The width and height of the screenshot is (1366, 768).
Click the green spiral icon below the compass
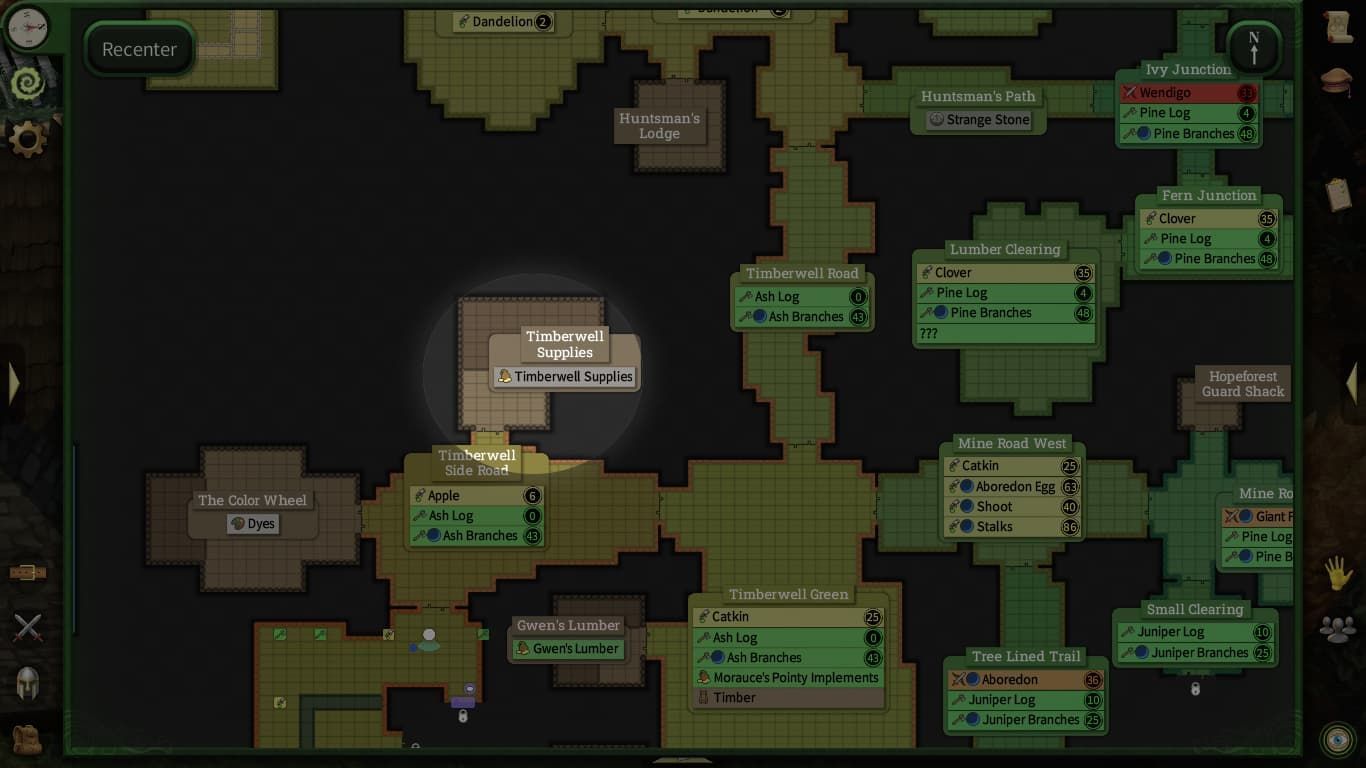(x=27, y=84)
